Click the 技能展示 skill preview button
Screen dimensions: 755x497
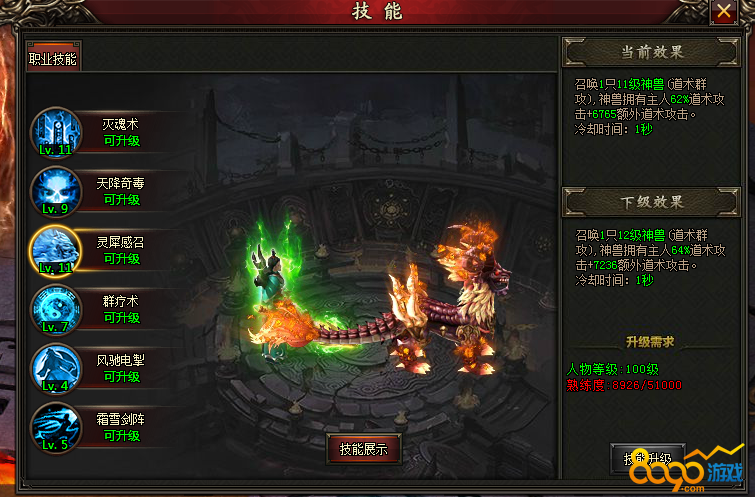tap(364, 449)
